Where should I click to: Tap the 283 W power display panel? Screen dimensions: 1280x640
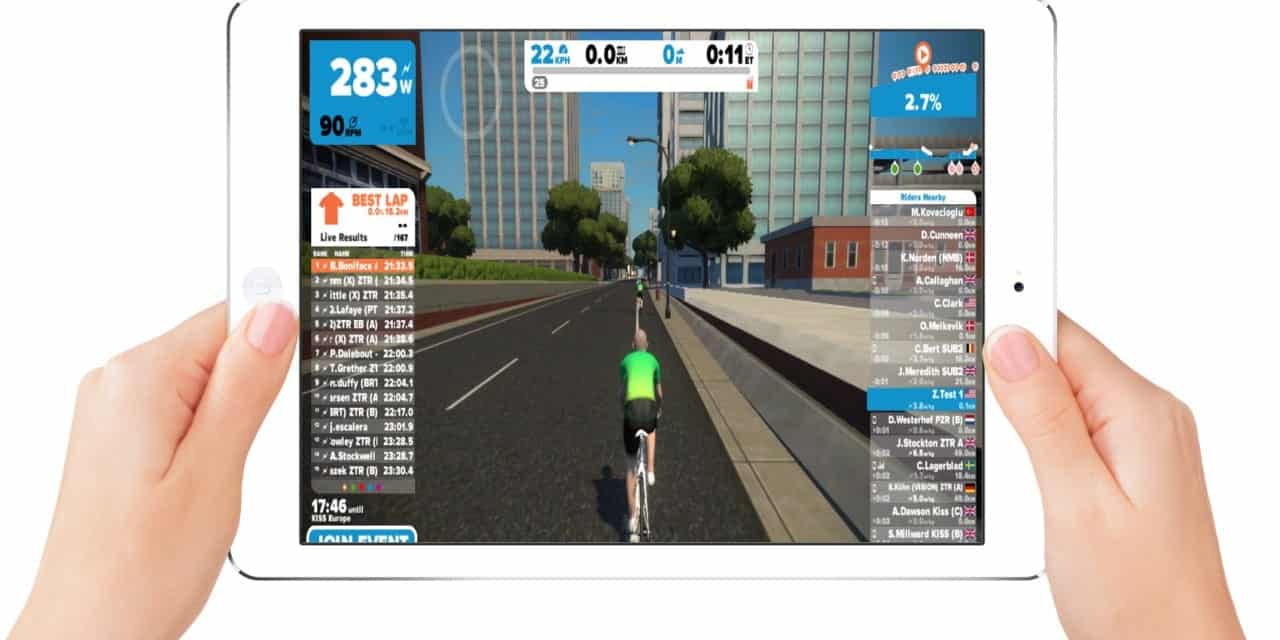(x=362, y=92)
